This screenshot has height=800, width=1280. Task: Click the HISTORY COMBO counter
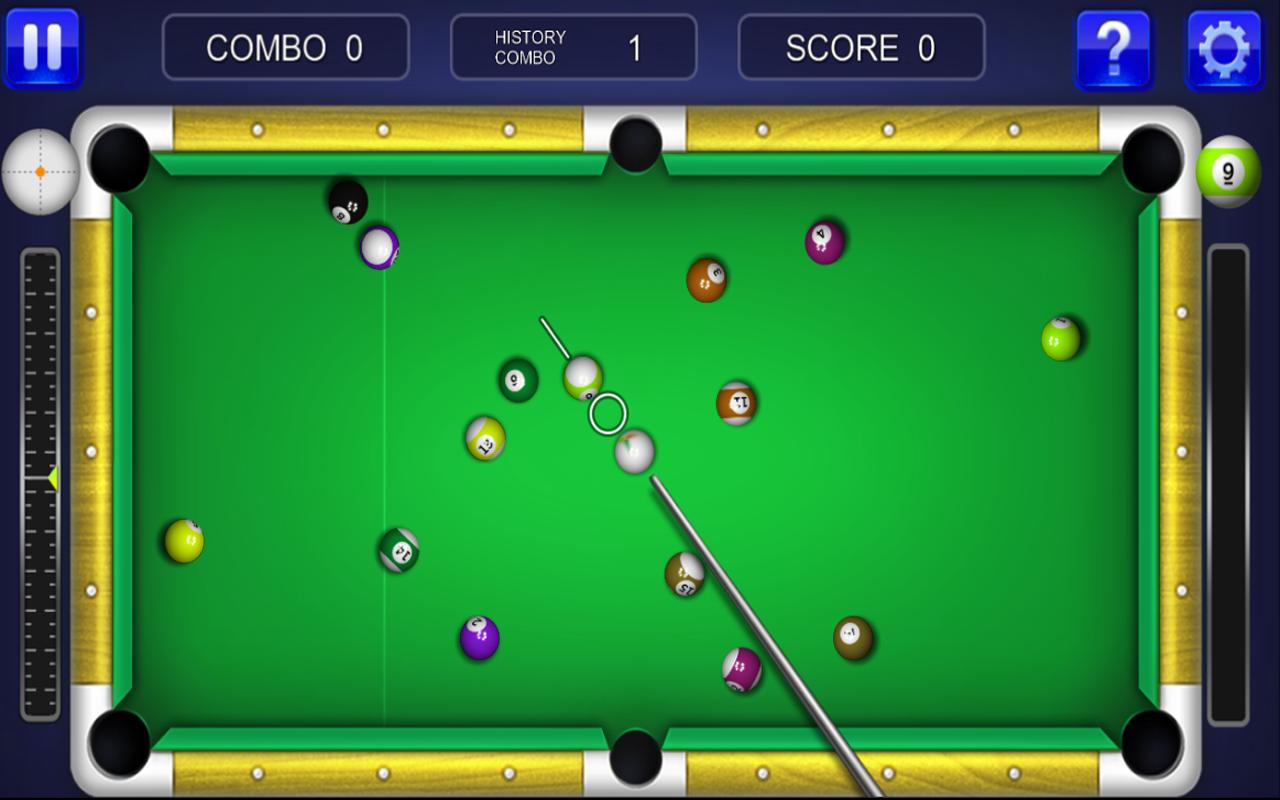click(x=574, y=46)
